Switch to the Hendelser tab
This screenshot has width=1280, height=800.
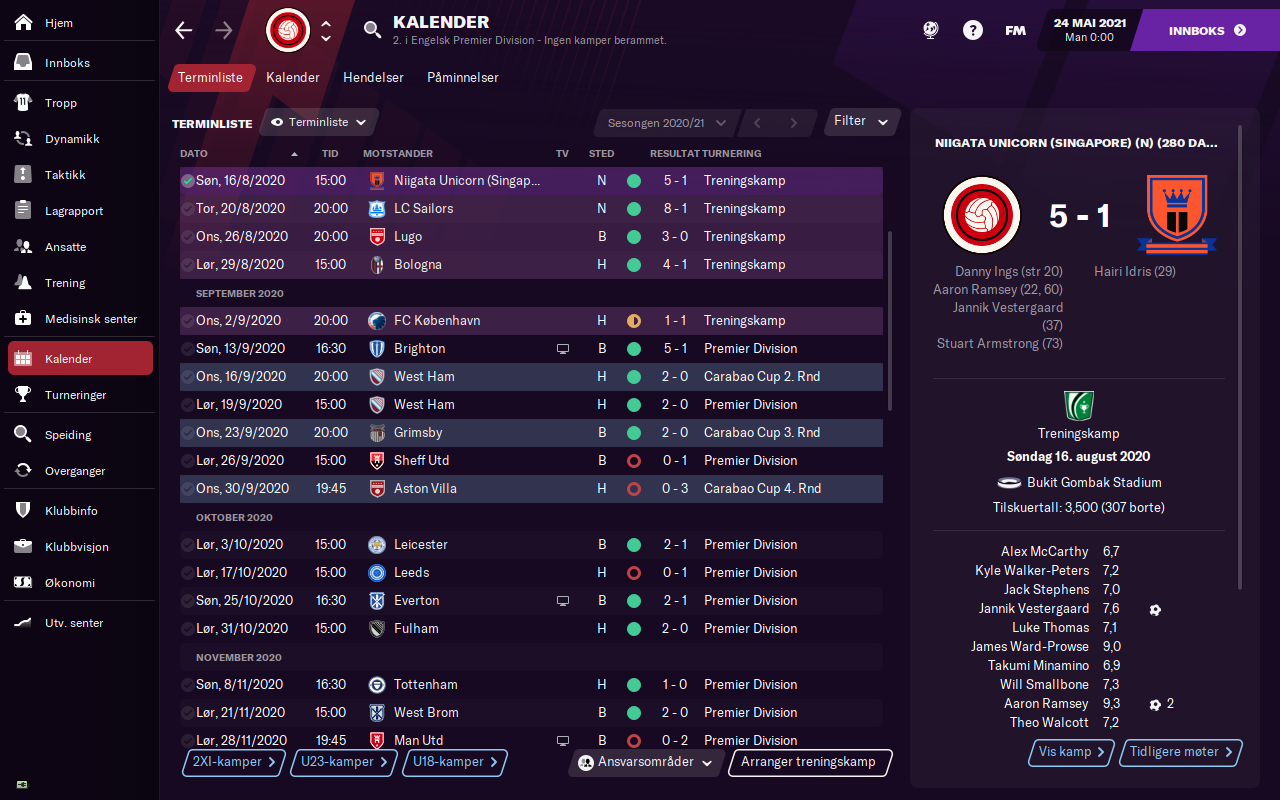373,77
